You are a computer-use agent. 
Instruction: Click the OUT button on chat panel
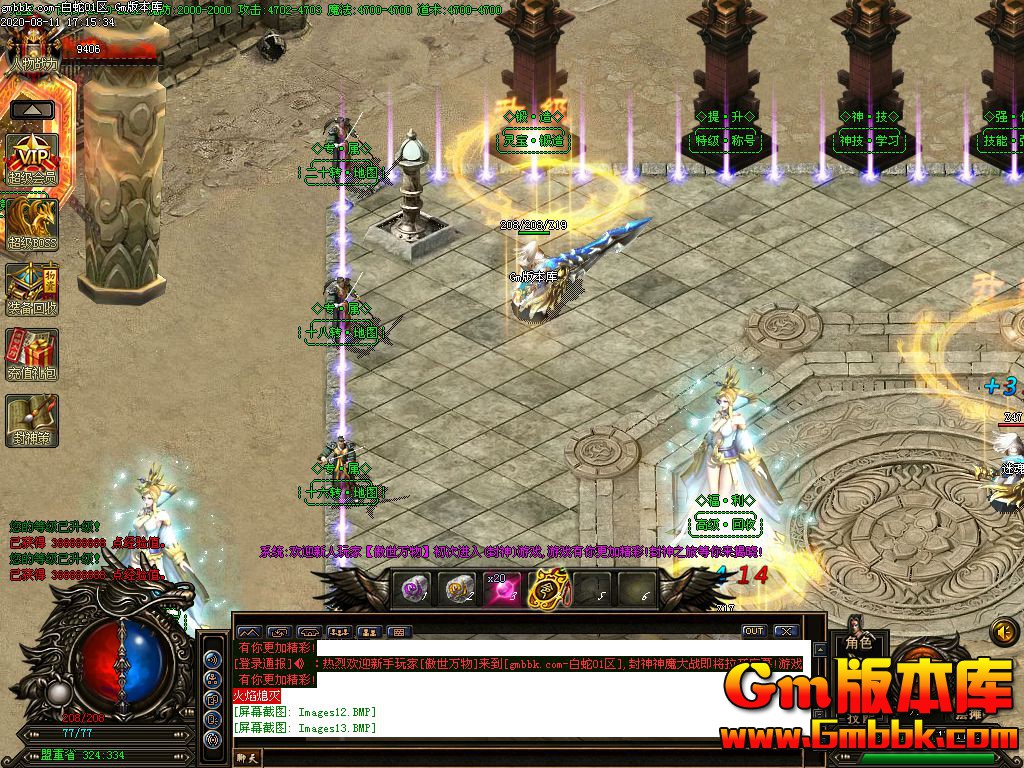pyautogui.click(x=754, y=631)
